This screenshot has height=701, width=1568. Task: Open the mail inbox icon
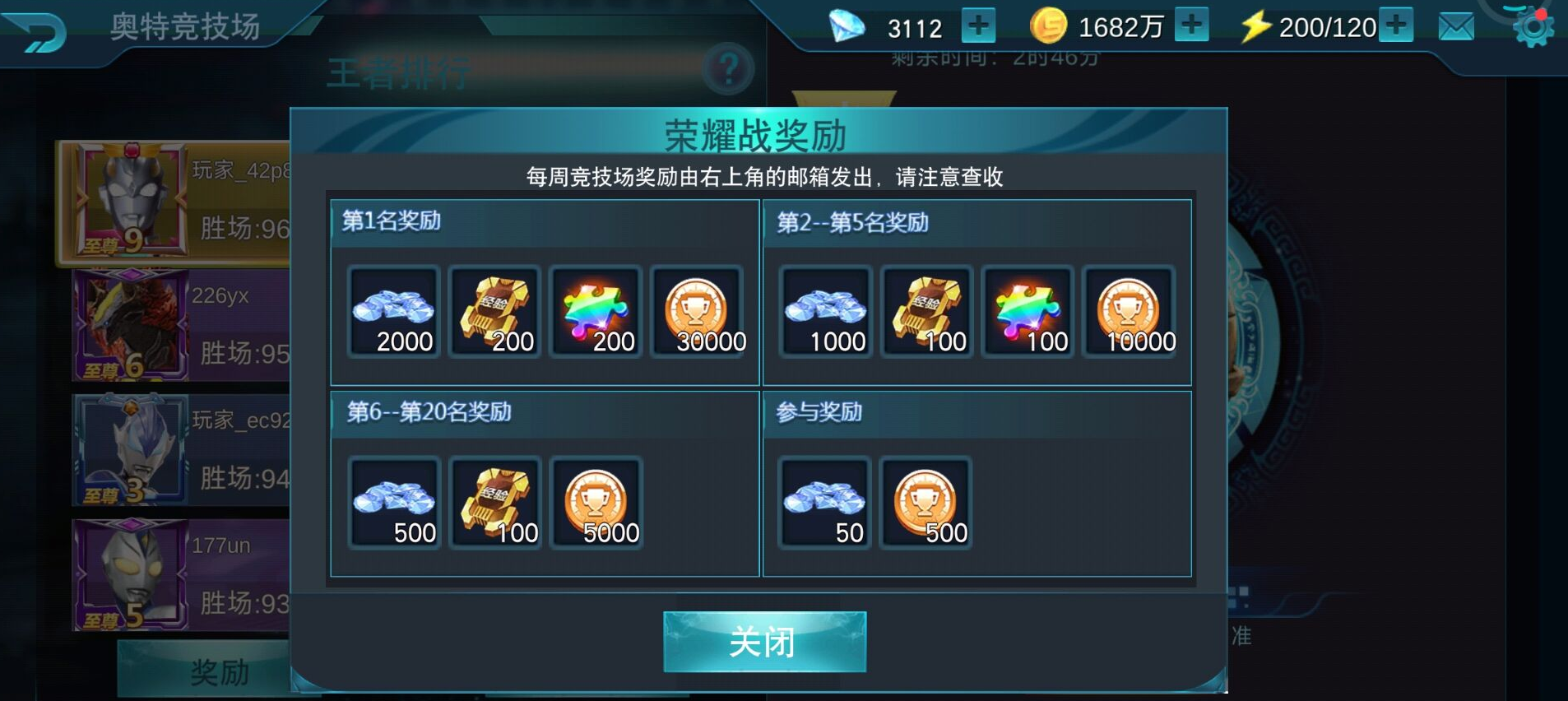tap(1455, 26)
